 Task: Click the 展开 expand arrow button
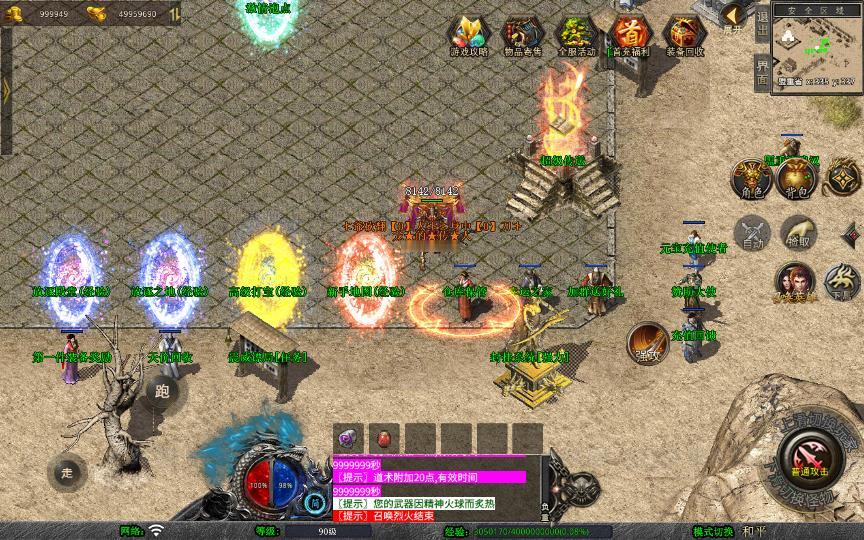[x=735, y=17]
